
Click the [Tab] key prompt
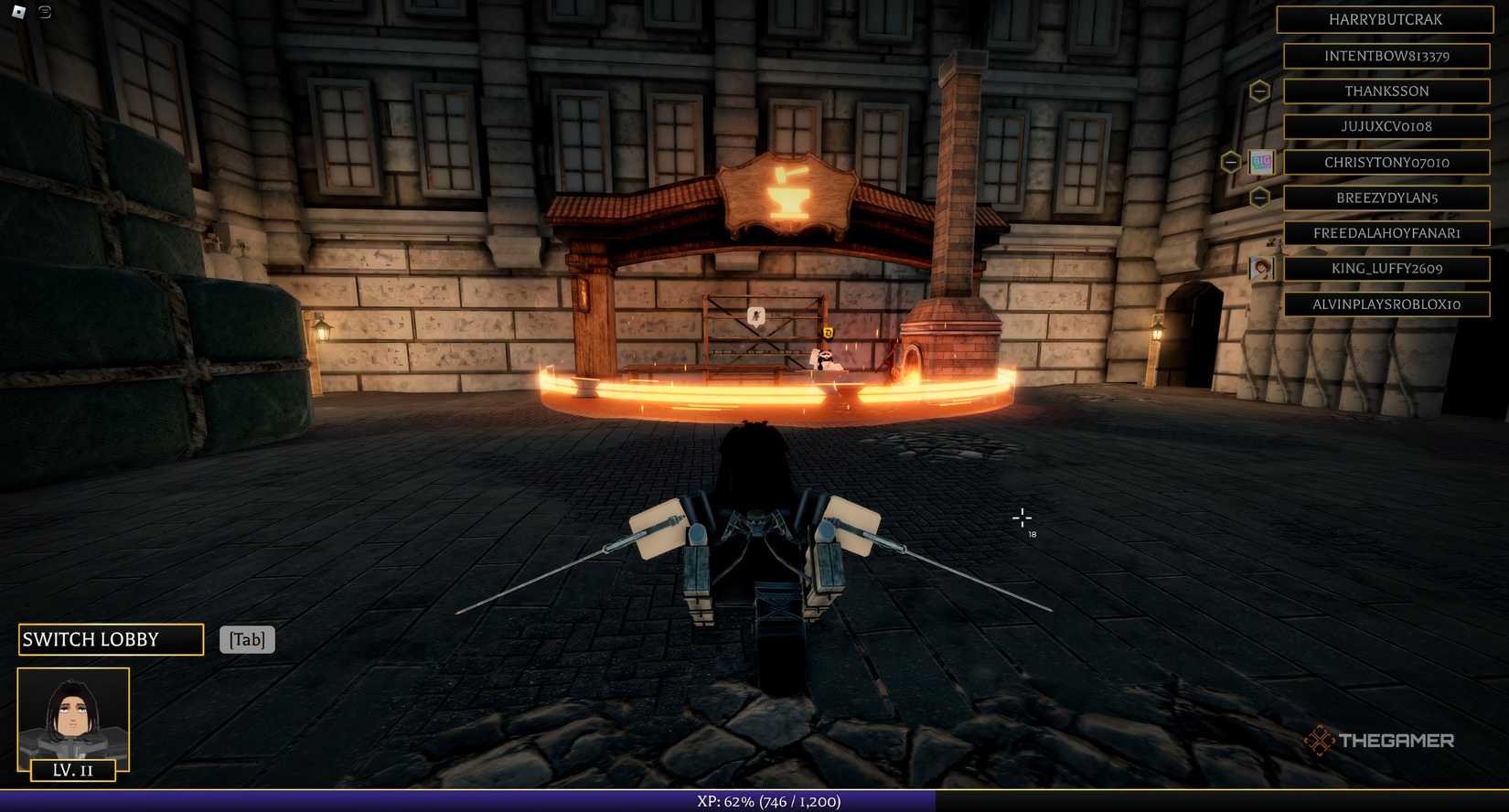click(x=246, y=639)
